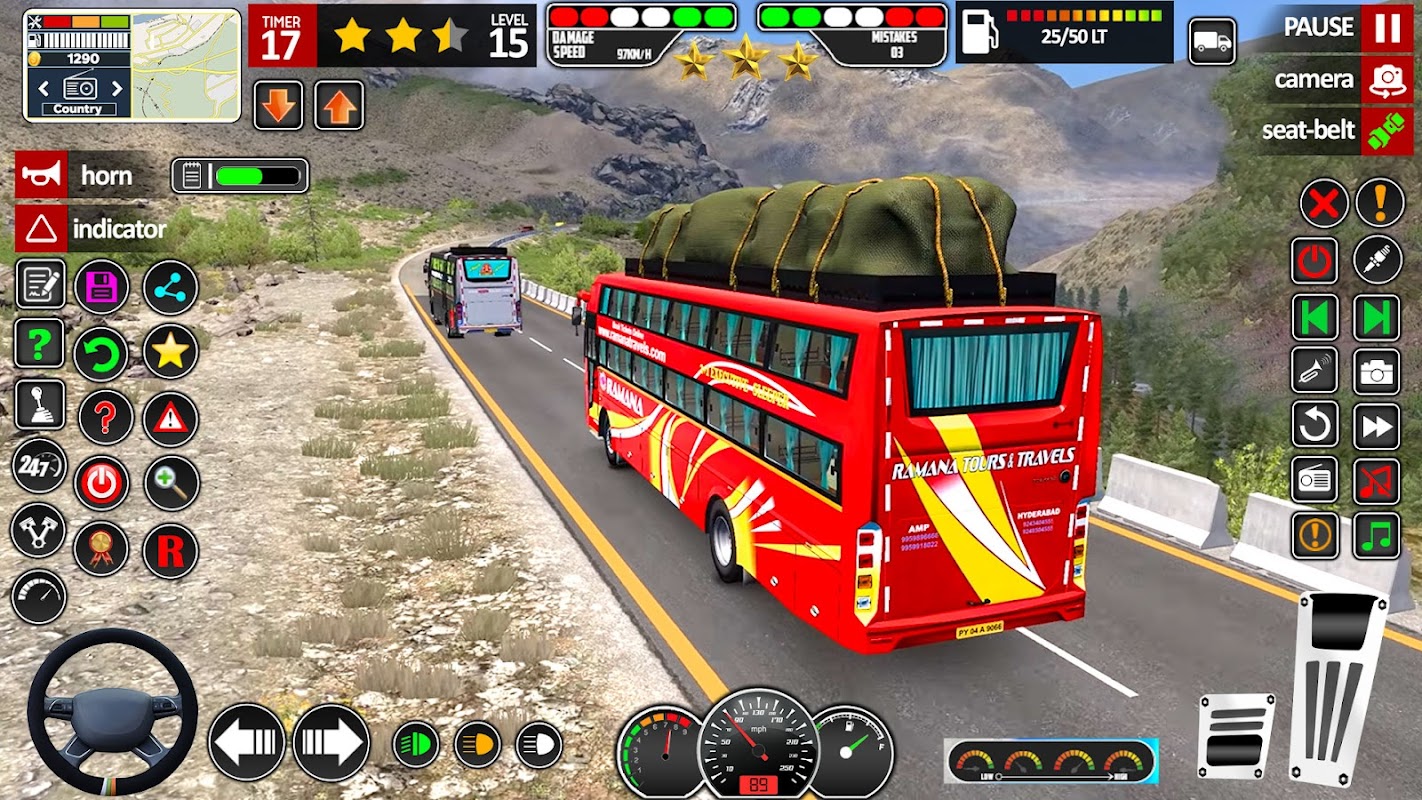The image size is (1422, 800).
Task: Click the pink save disk icon
Action: pyautogui.click(x=101, y=288)
